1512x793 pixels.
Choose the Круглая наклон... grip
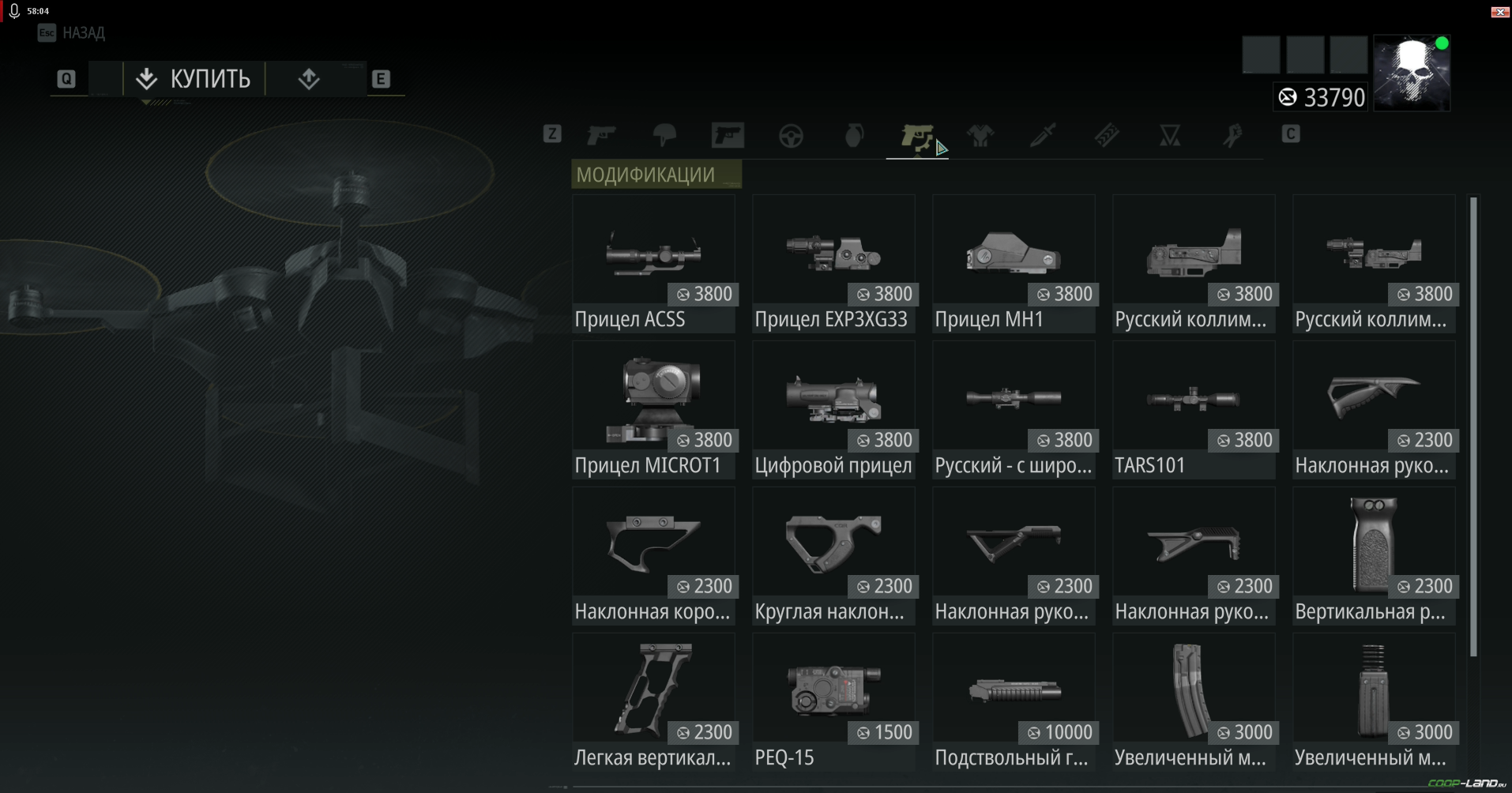click(833, 555)
